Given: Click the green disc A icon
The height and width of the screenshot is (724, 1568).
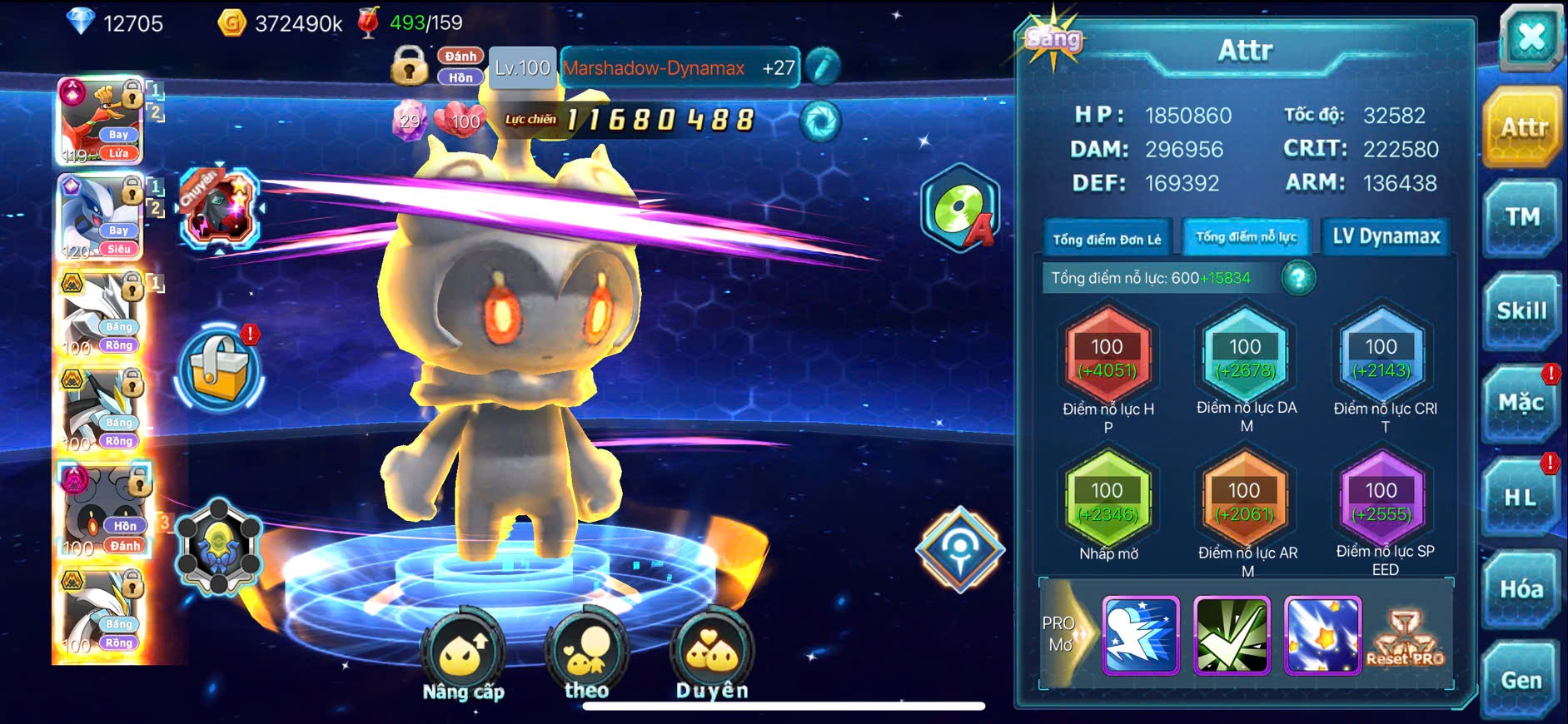Looking at the screenshot, I should (x=960, y=208).
